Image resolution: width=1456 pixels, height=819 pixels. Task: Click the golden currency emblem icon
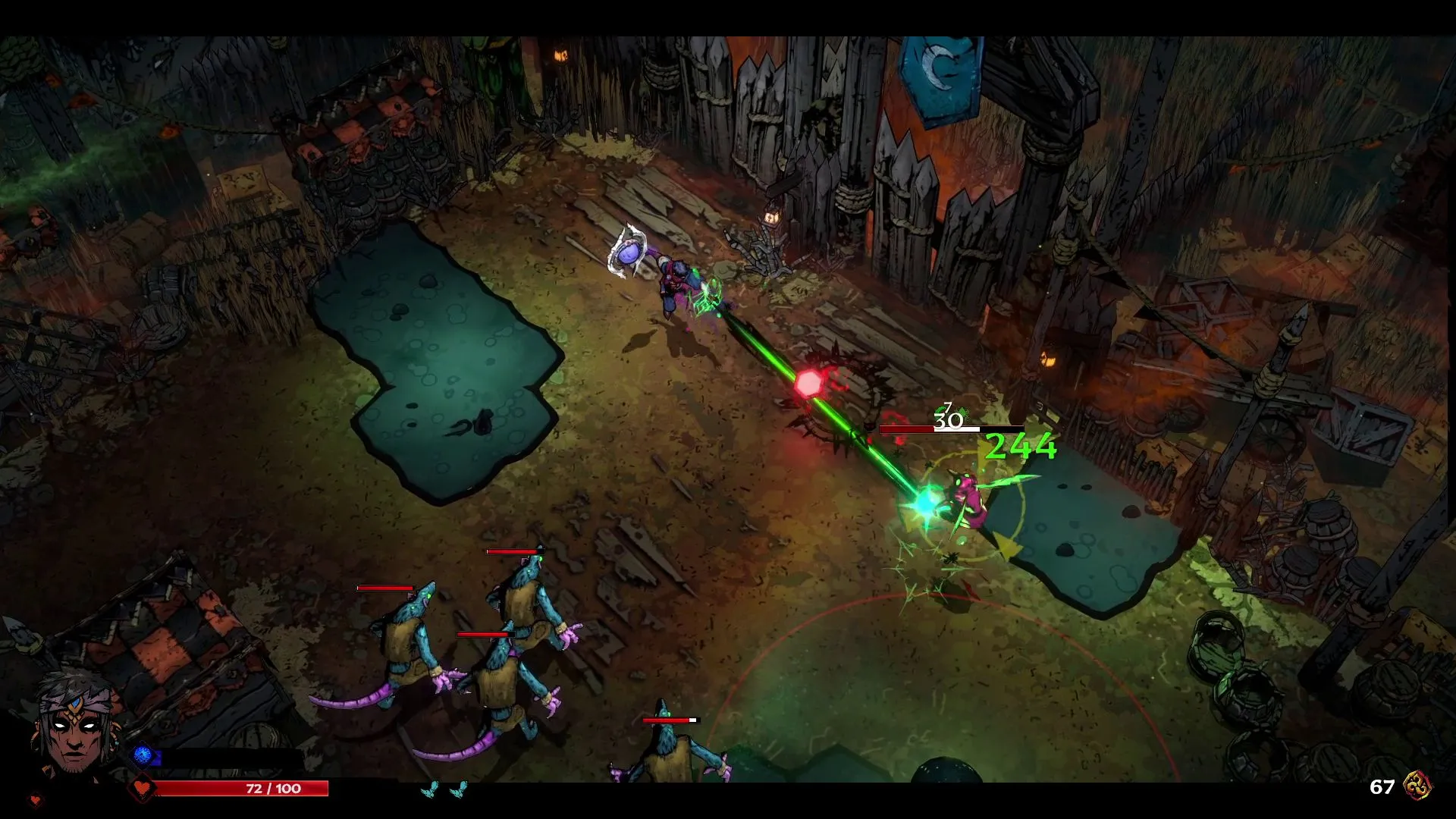tap(1417, 786)
